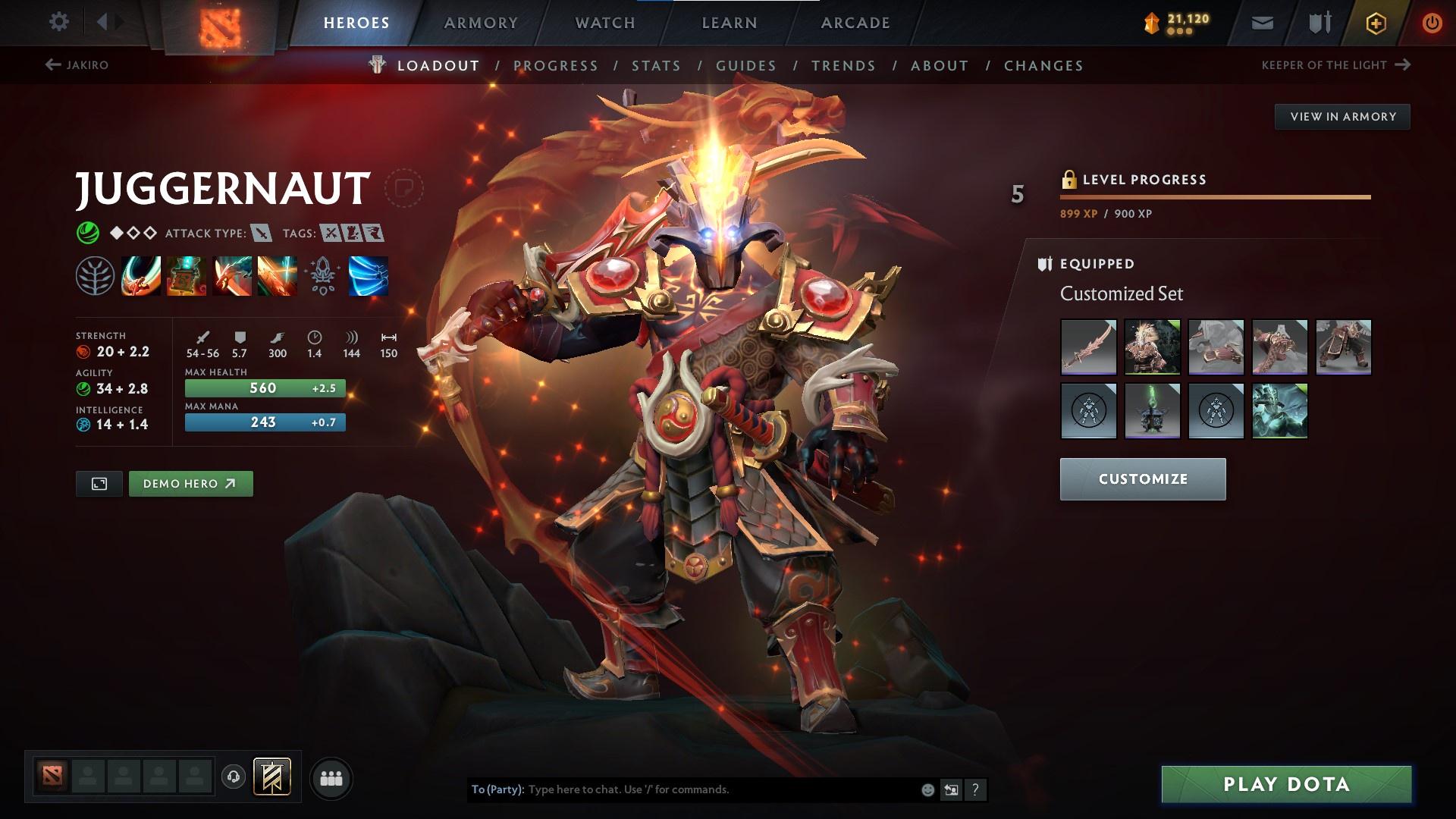Open the friends list icon

click(331, 777)
